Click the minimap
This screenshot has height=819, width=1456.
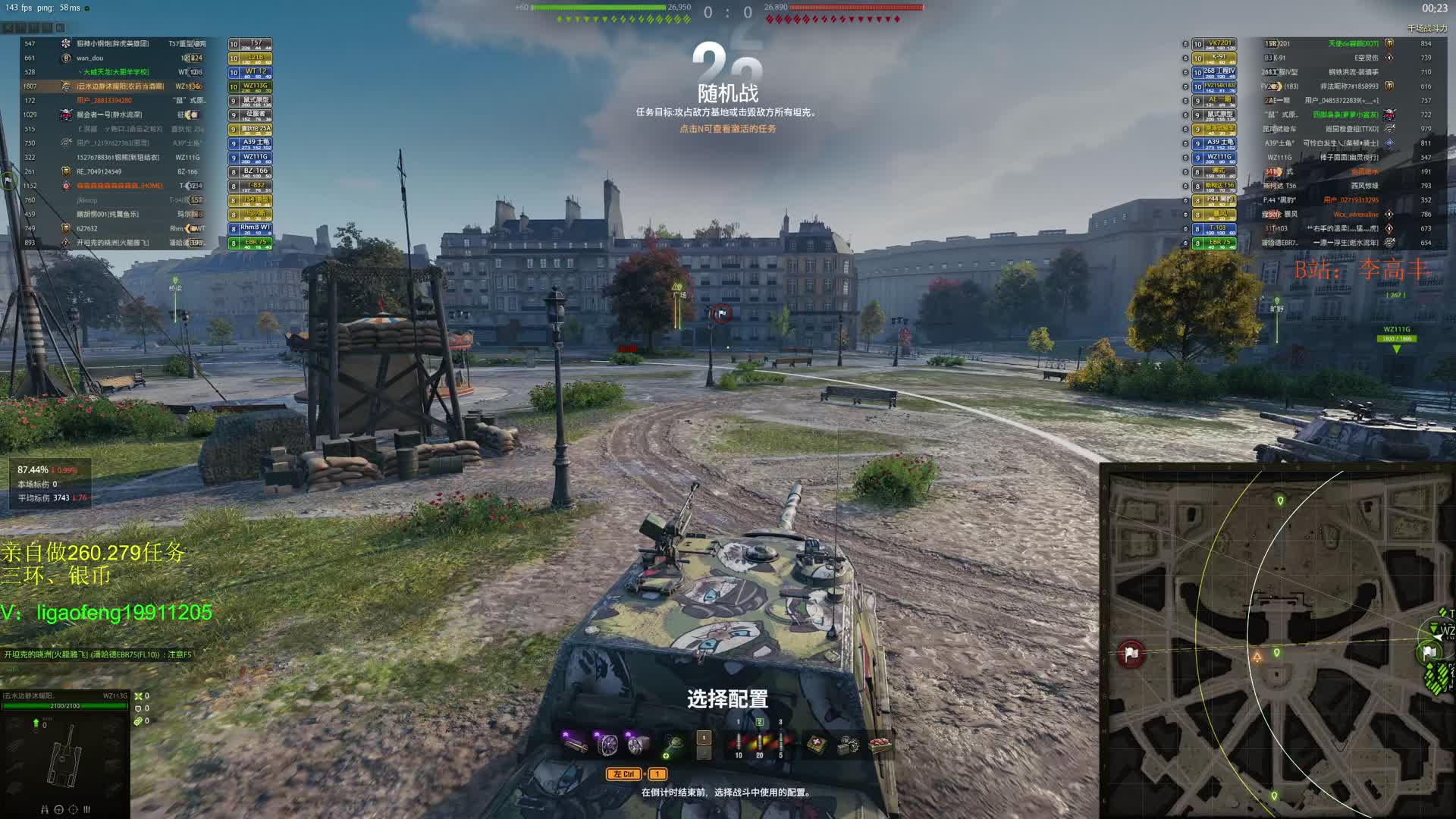[x=1277, y=640]
